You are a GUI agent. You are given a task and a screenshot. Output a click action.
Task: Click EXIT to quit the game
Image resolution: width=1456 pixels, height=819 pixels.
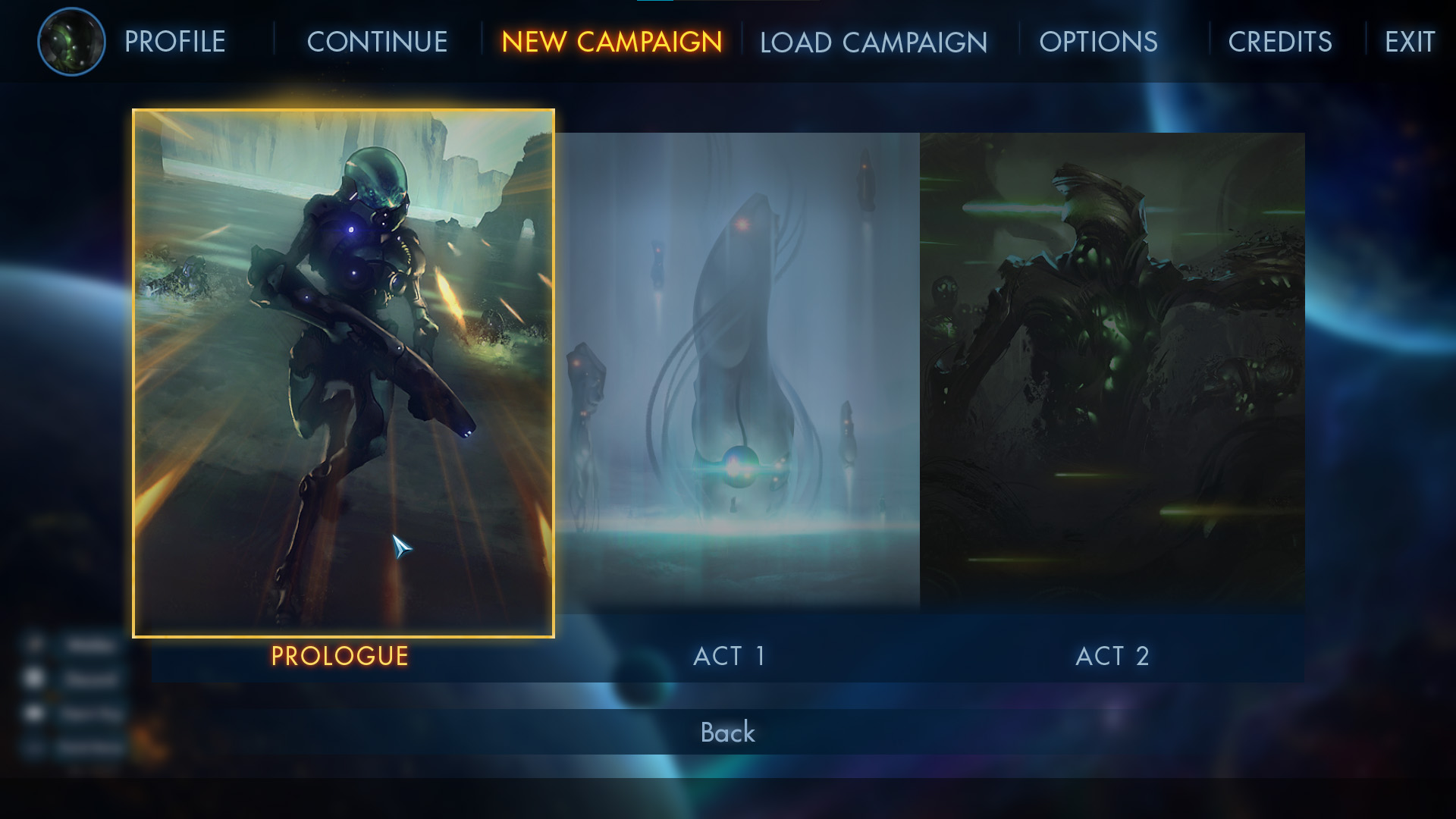[1409, 42]
